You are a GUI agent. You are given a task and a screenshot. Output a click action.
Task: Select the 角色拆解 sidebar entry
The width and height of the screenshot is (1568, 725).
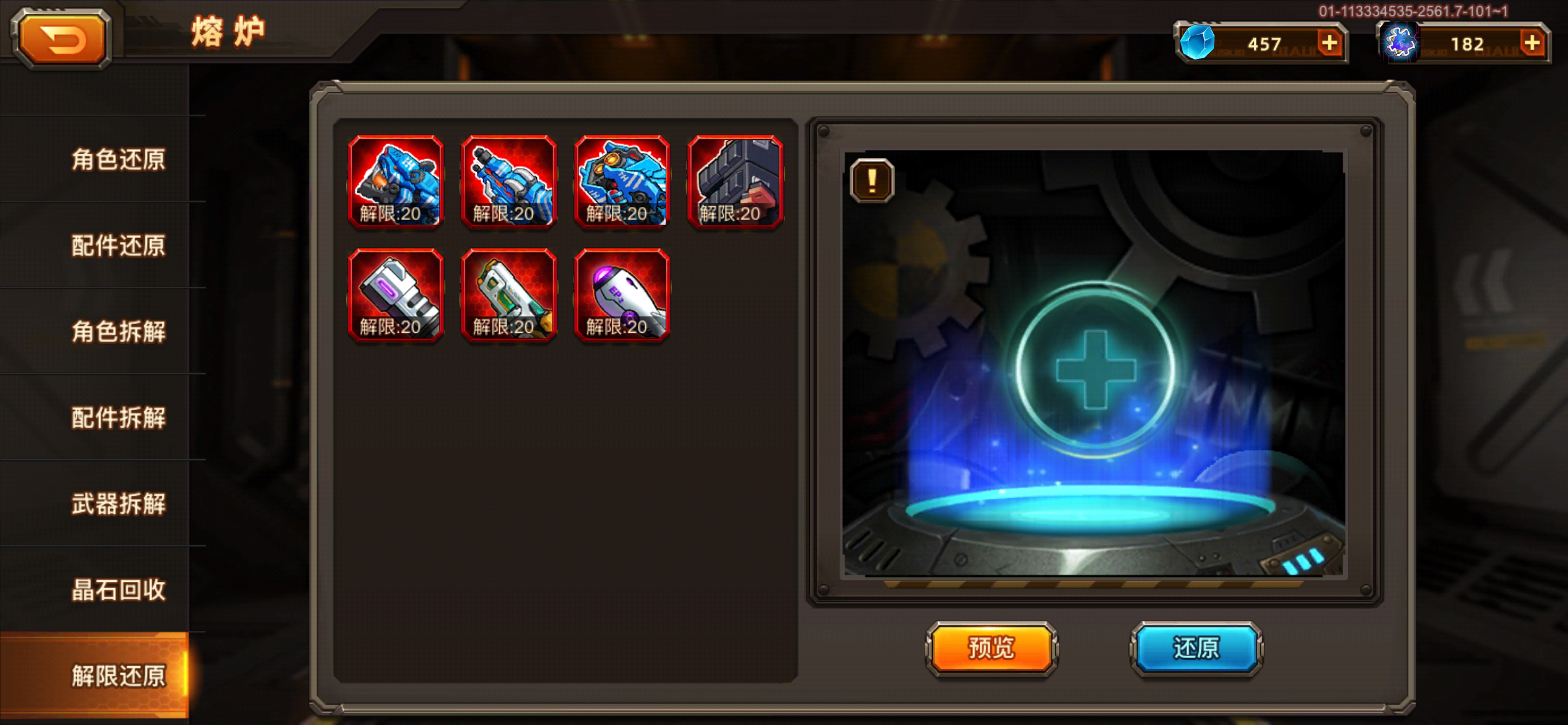point(118,332)
